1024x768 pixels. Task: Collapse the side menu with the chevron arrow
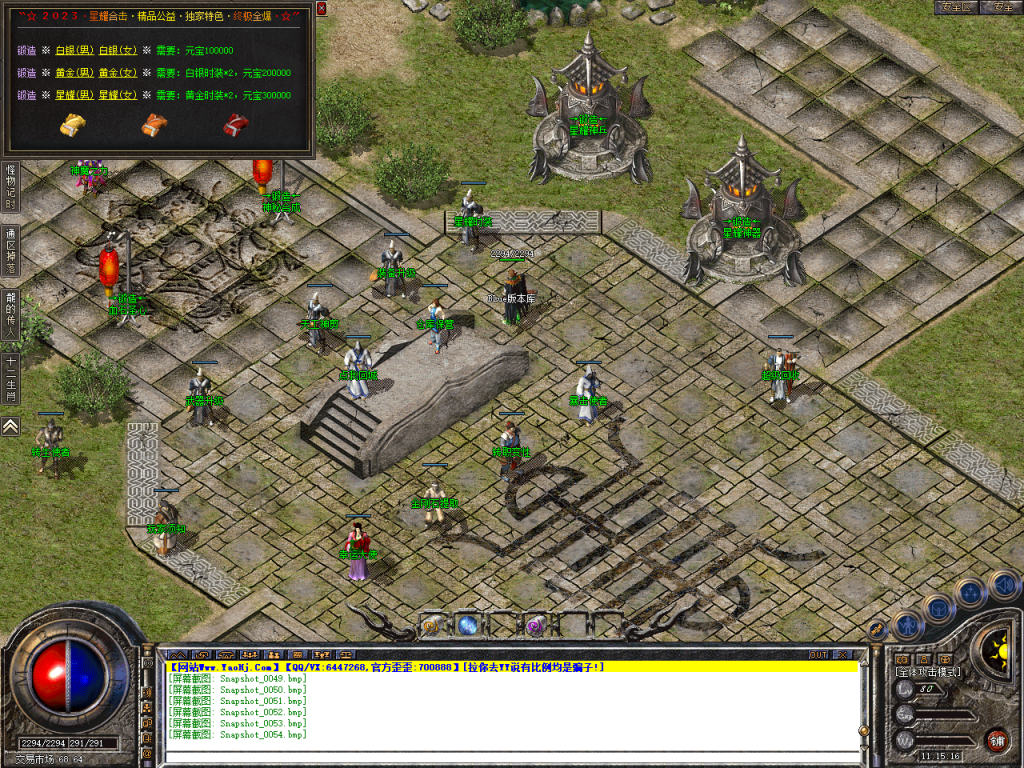tap(10, 426)
